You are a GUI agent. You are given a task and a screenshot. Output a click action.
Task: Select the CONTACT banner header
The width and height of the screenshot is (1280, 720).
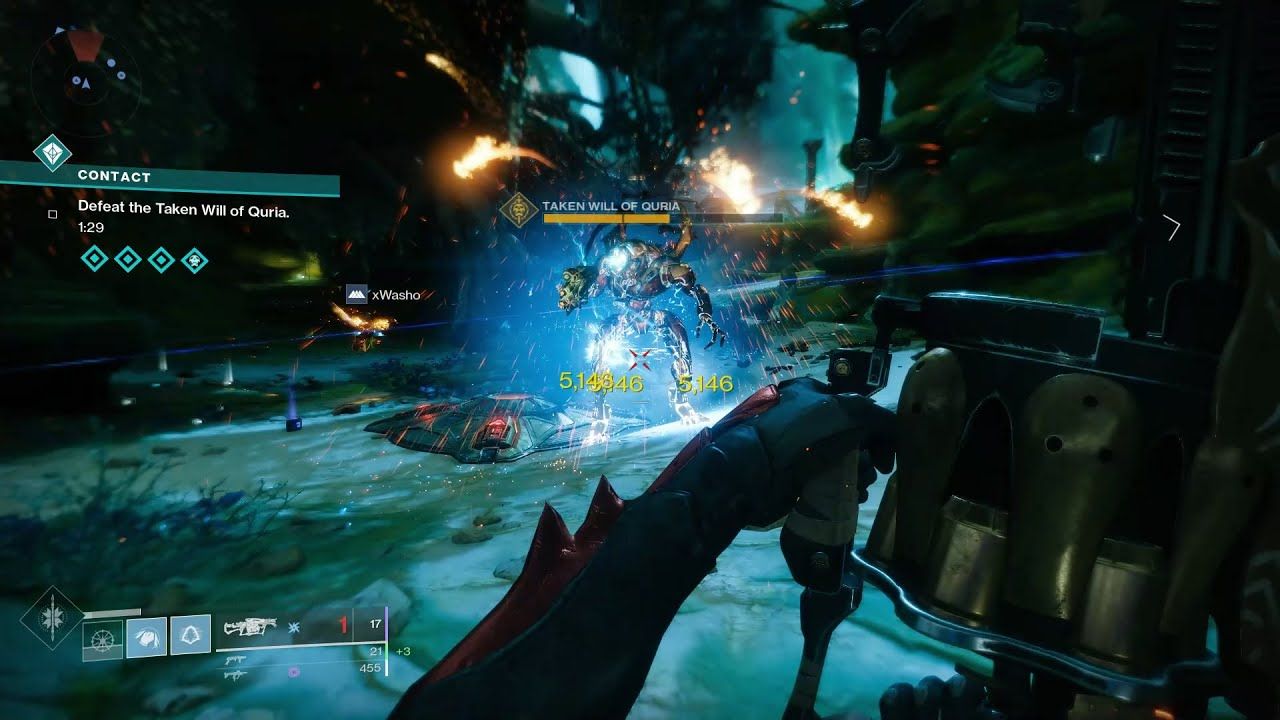(114, 177)
